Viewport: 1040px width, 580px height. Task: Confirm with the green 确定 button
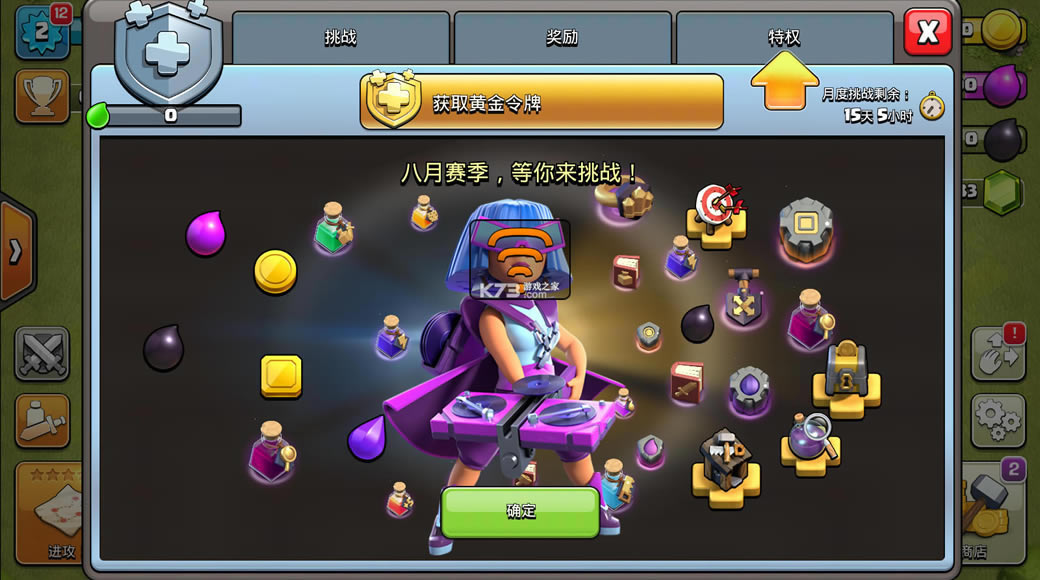pos(520,511)
